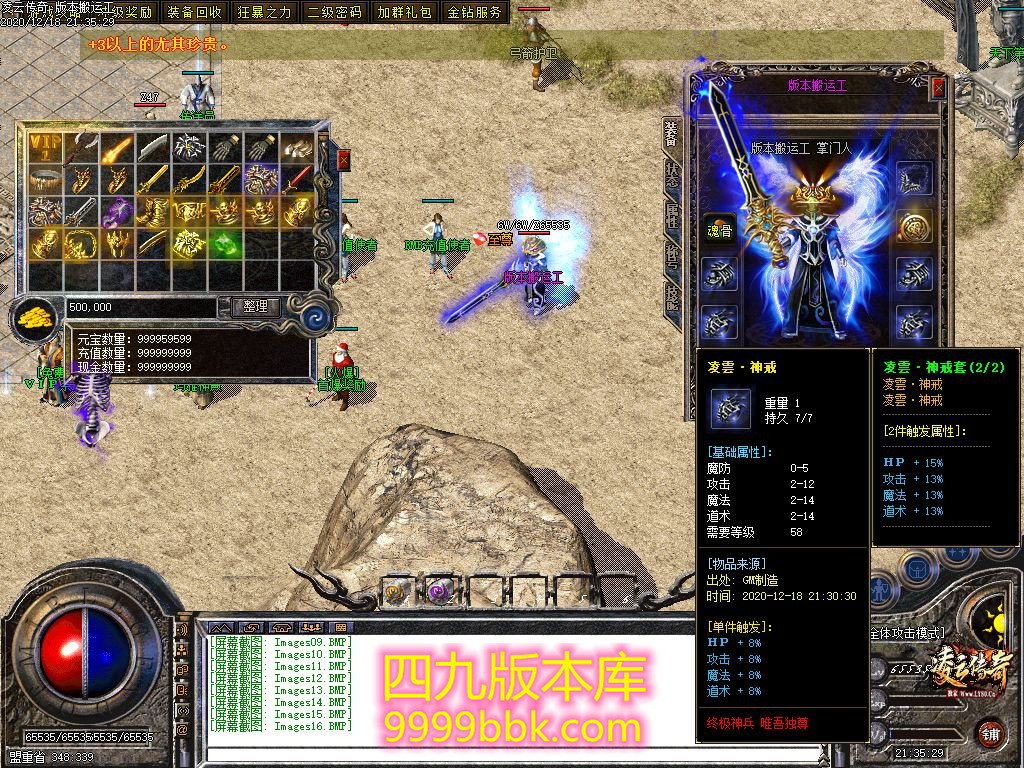Screen dimensions: 1024x768
Task: Close the character equipment panel
Action: pos(938,88)
